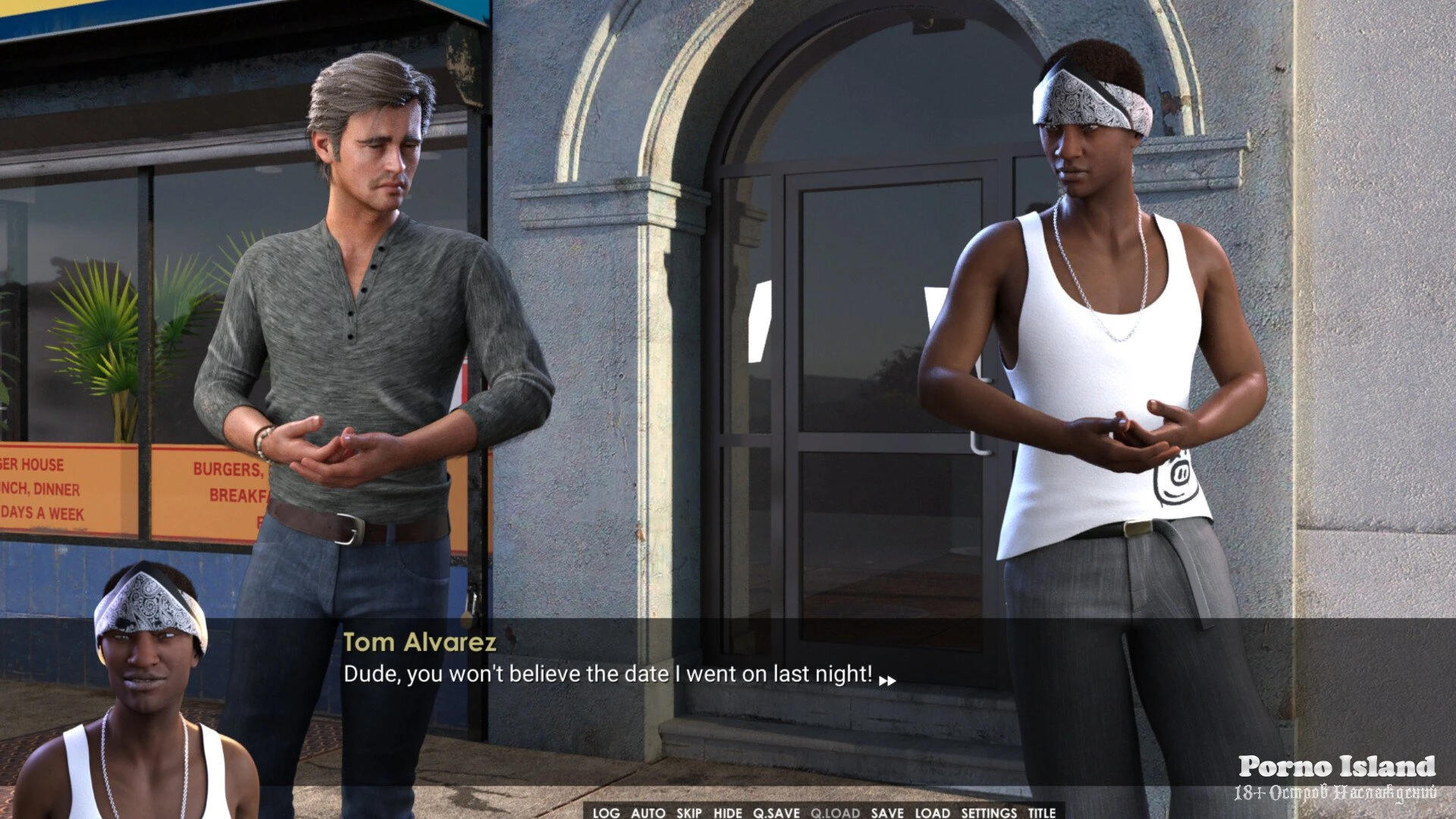This screenshot has height=819, width=1456.
Task: Activate the SKIP button
Action: tap(689, 812)
